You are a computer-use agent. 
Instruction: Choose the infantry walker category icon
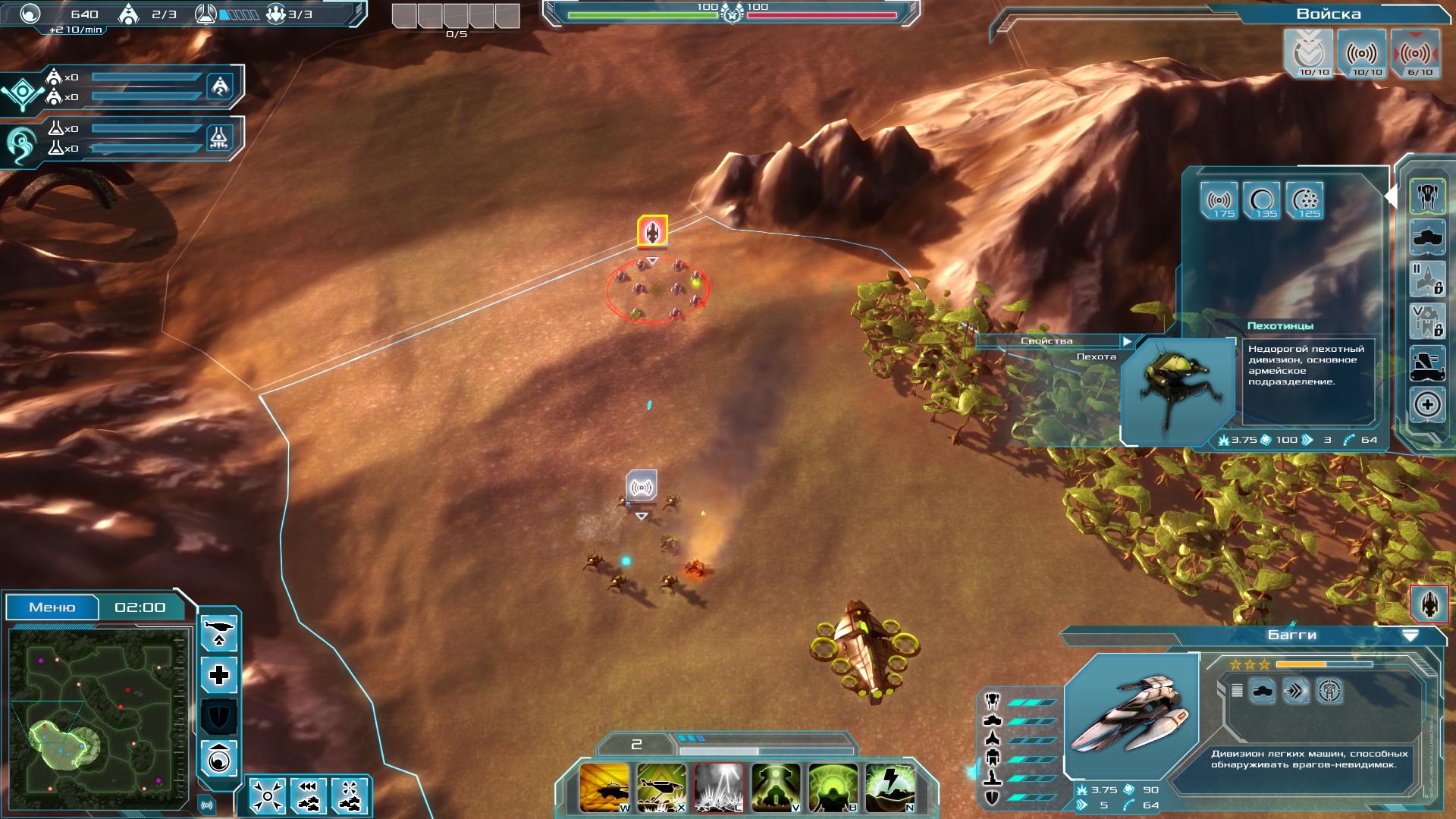coord(1427,196)
